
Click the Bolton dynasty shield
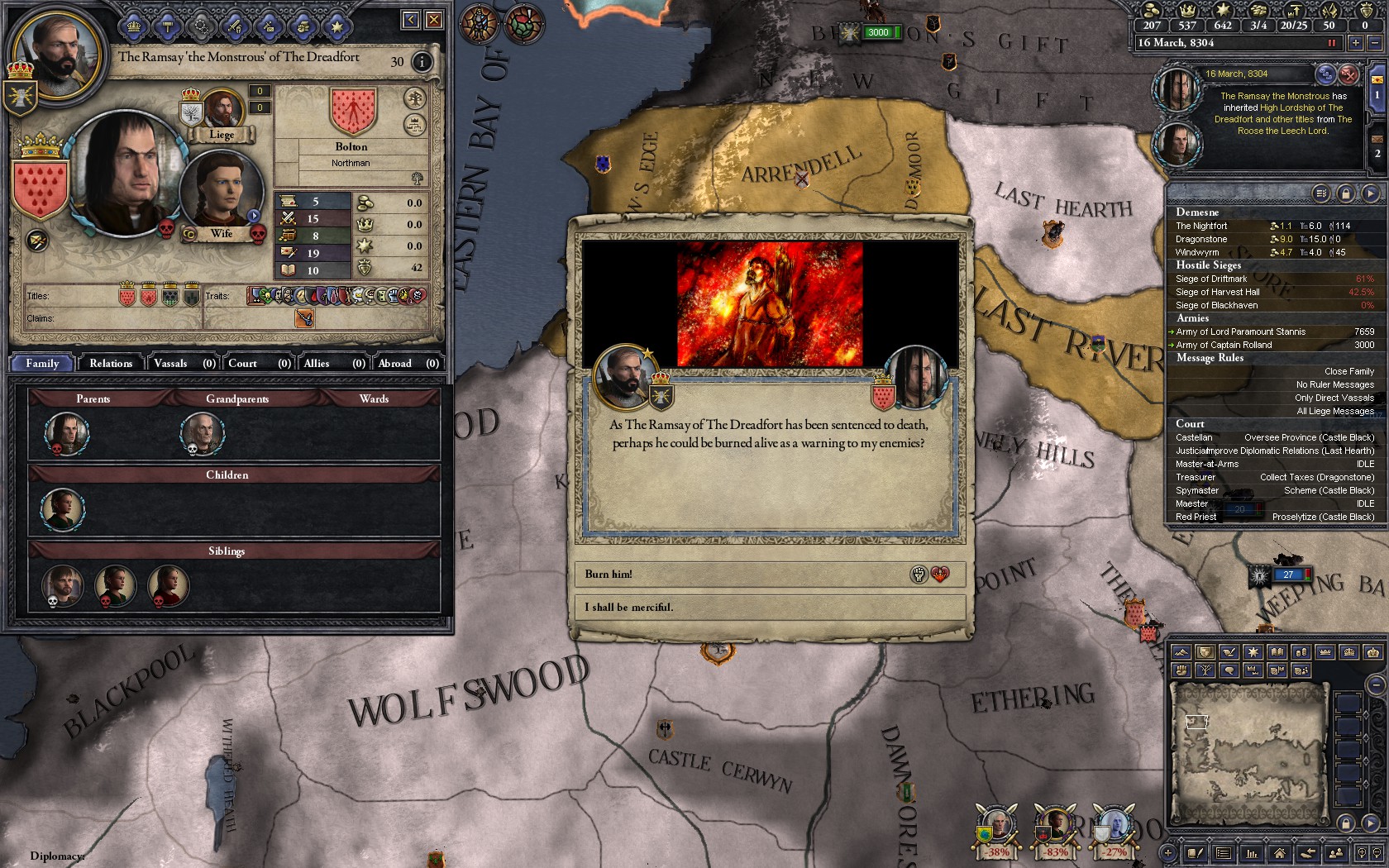pos(353,112)
